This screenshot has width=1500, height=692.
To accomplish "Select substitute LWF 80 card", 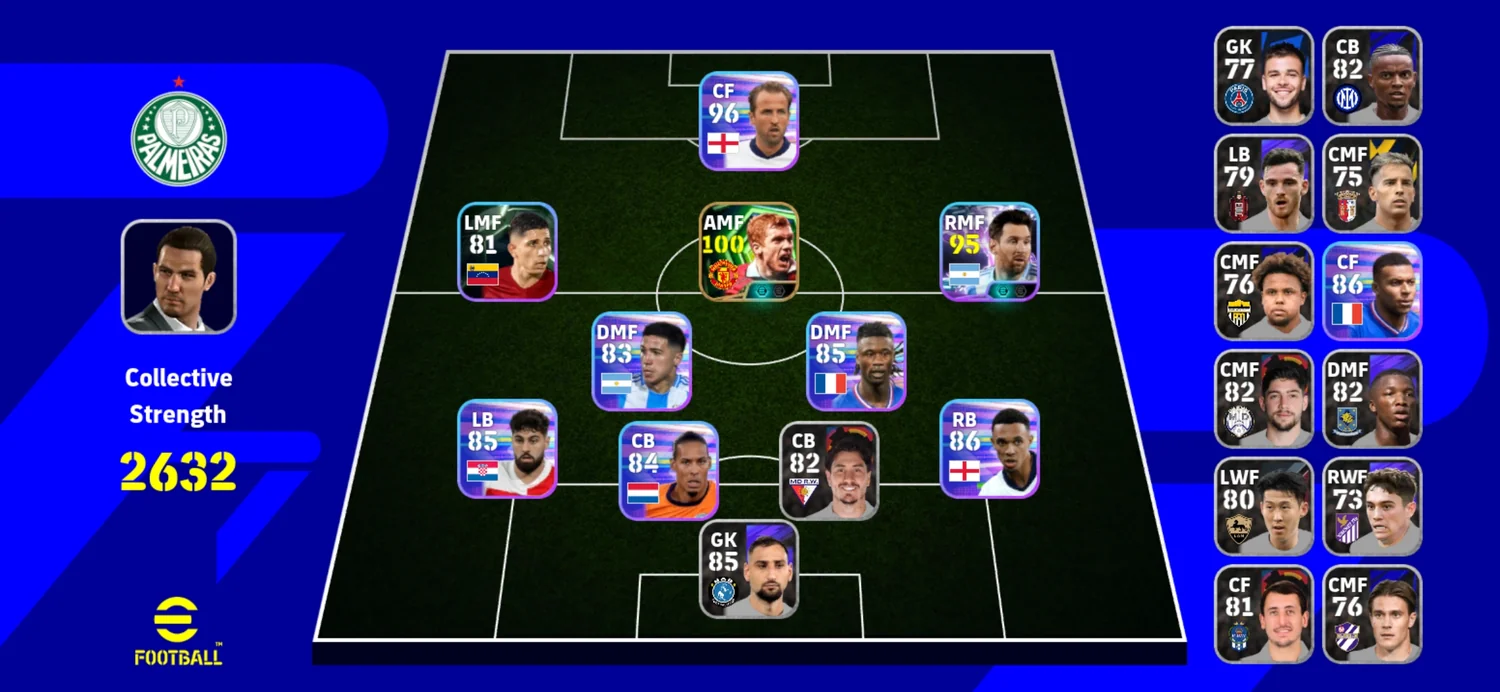I will pos(1264,507).
